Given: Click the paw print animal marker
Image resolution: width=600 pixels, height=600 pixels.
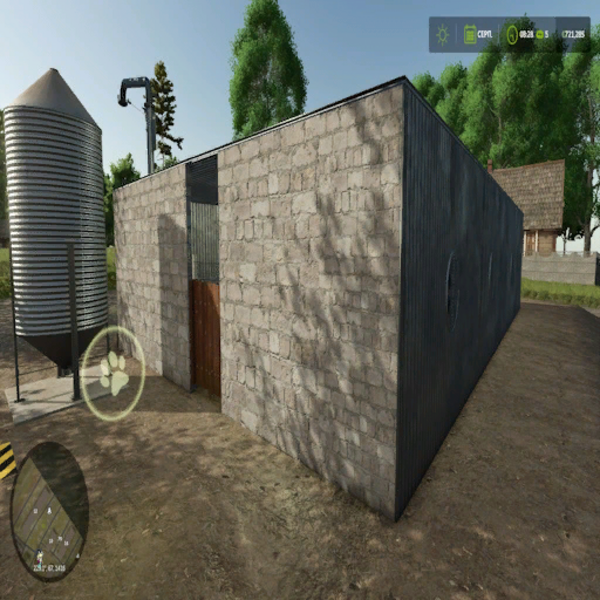Looking at the screenshot, I should click(113, 373).
